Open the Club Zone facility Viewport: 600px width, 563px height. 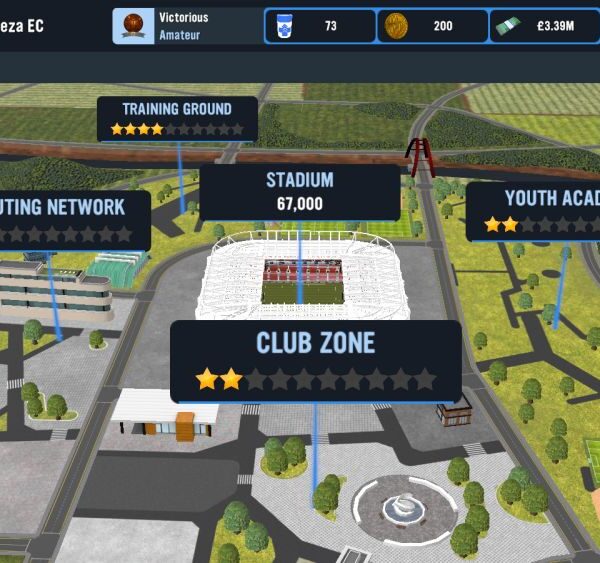pos(315,360)
